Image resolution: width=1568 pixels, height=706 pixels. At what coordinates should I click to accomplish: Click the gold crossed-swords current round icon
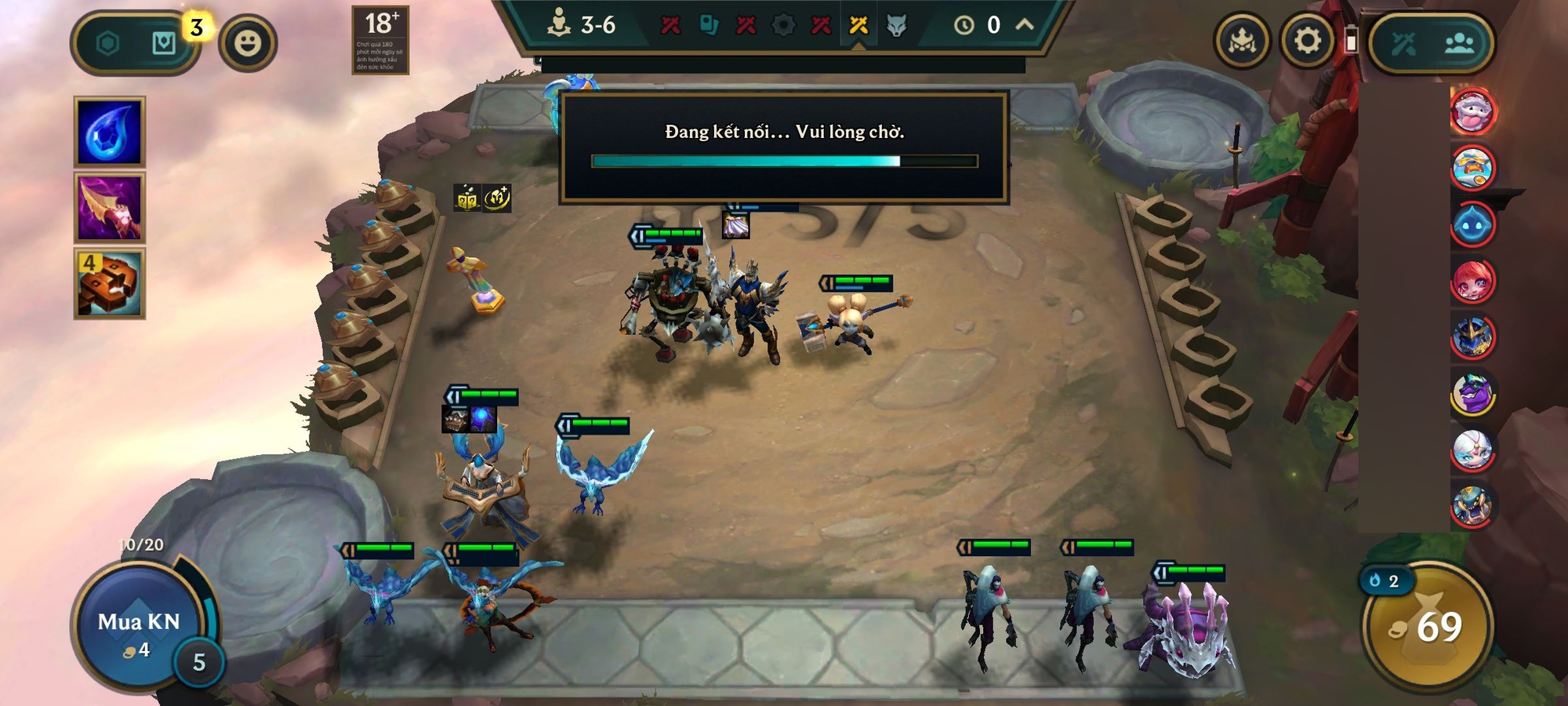click(857, 24)
